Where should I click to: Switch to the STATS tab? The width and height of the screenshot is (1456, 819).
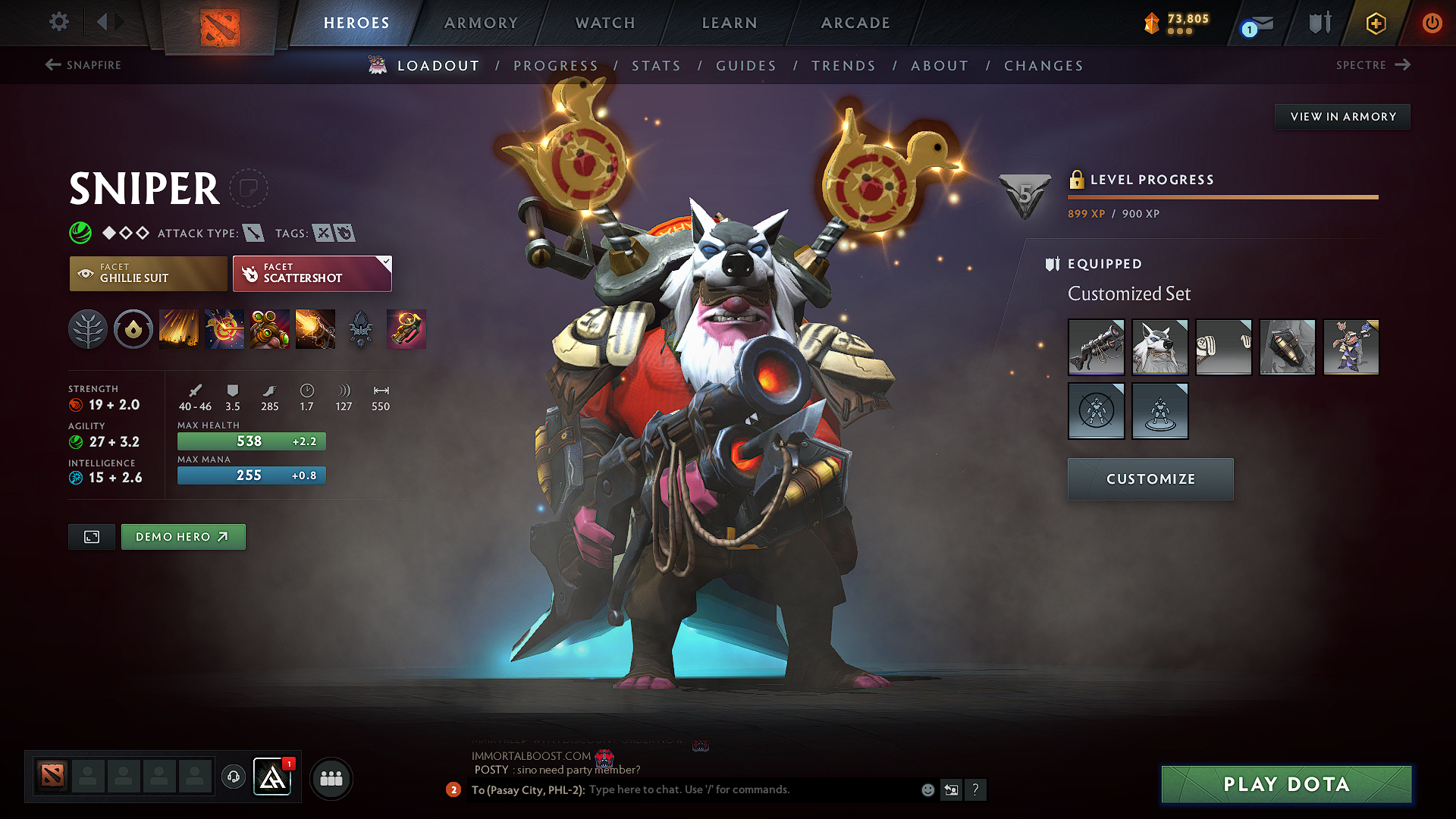(x=657, y=65)
